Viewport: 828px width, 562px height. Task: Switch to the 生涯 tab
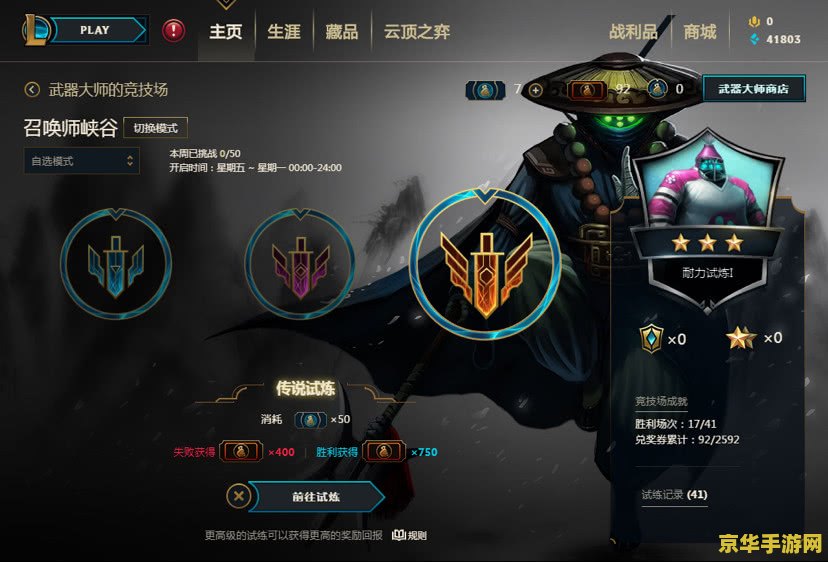click(283, 32)
